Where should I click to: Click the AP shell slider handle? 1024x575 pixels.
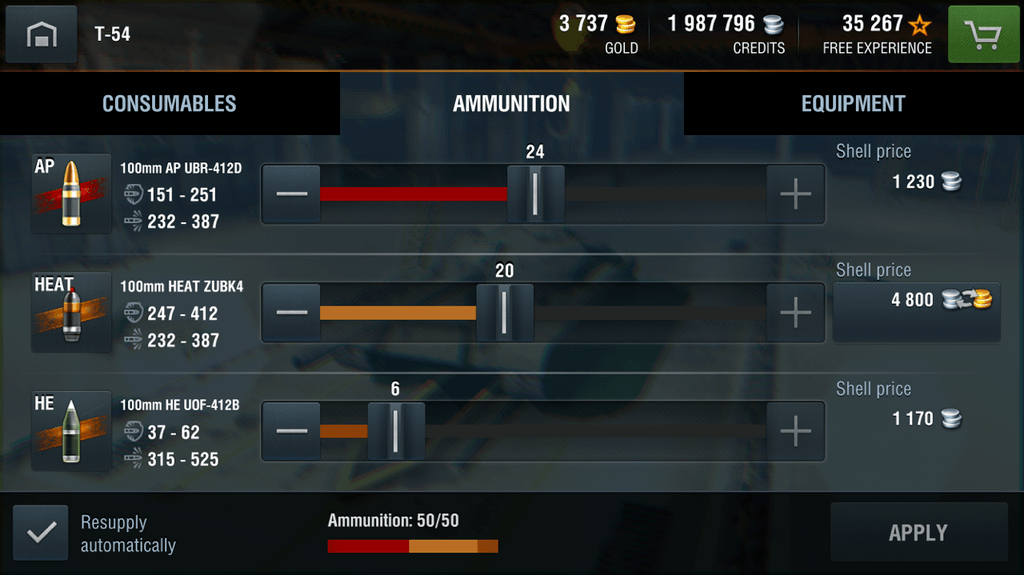535,194
